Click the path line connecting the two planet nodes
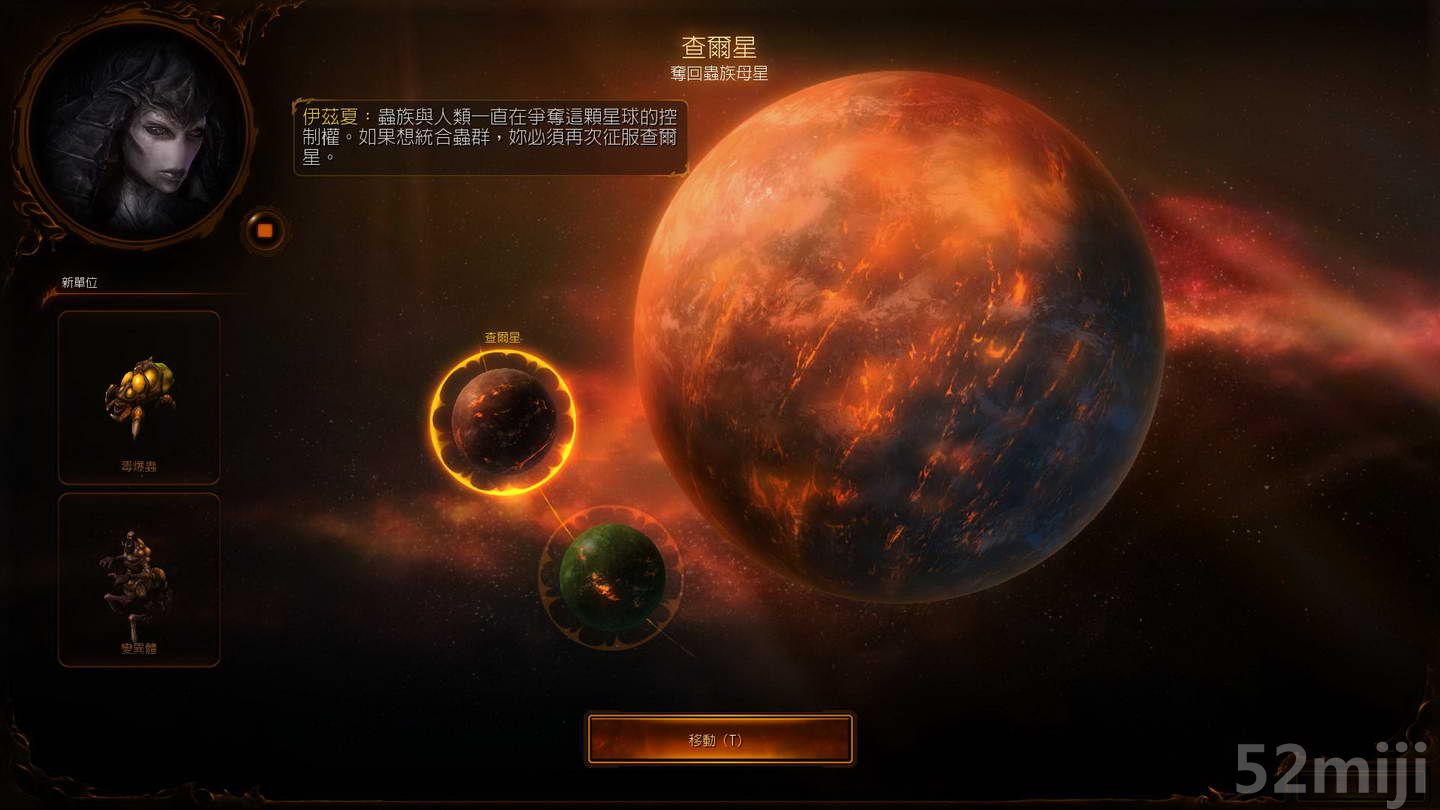Viewport: 1440px width, 810px height. point(557,512)
